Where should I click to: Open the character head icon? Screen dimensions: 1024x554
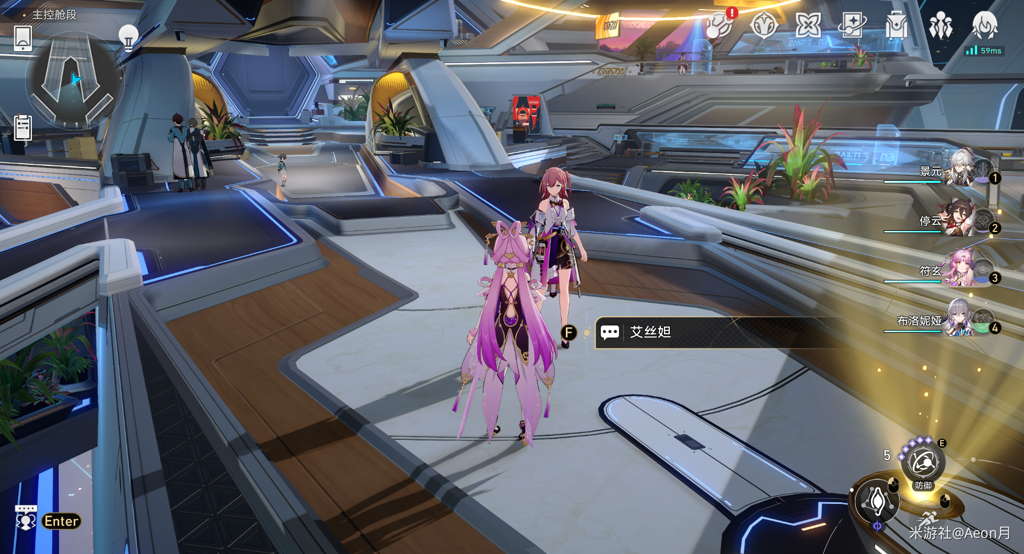[985, 25]
